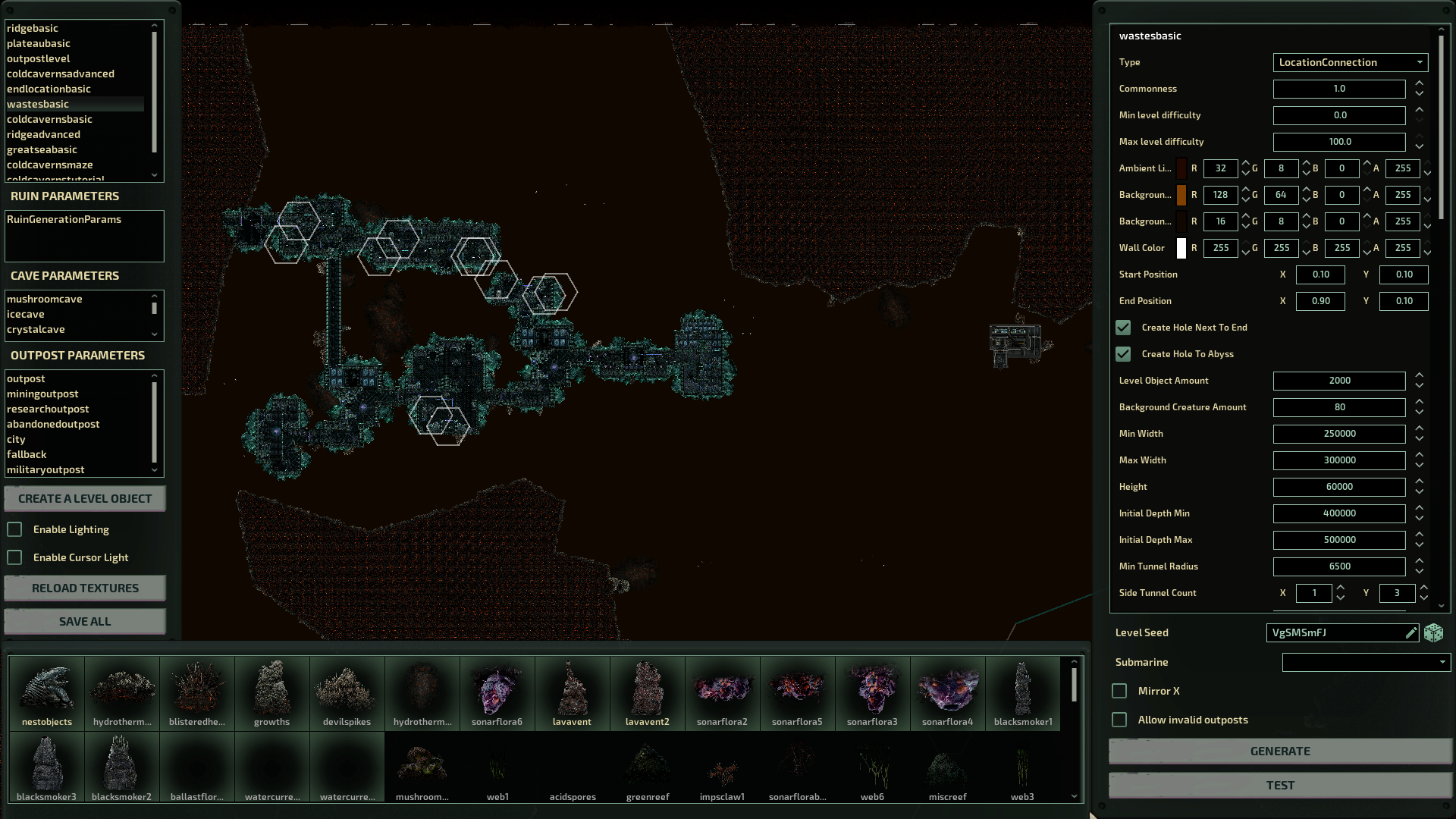Viewport: 1456px width, 819px height.
Task: Randomize the level seed with dice icon
Action: point(1433,632)
